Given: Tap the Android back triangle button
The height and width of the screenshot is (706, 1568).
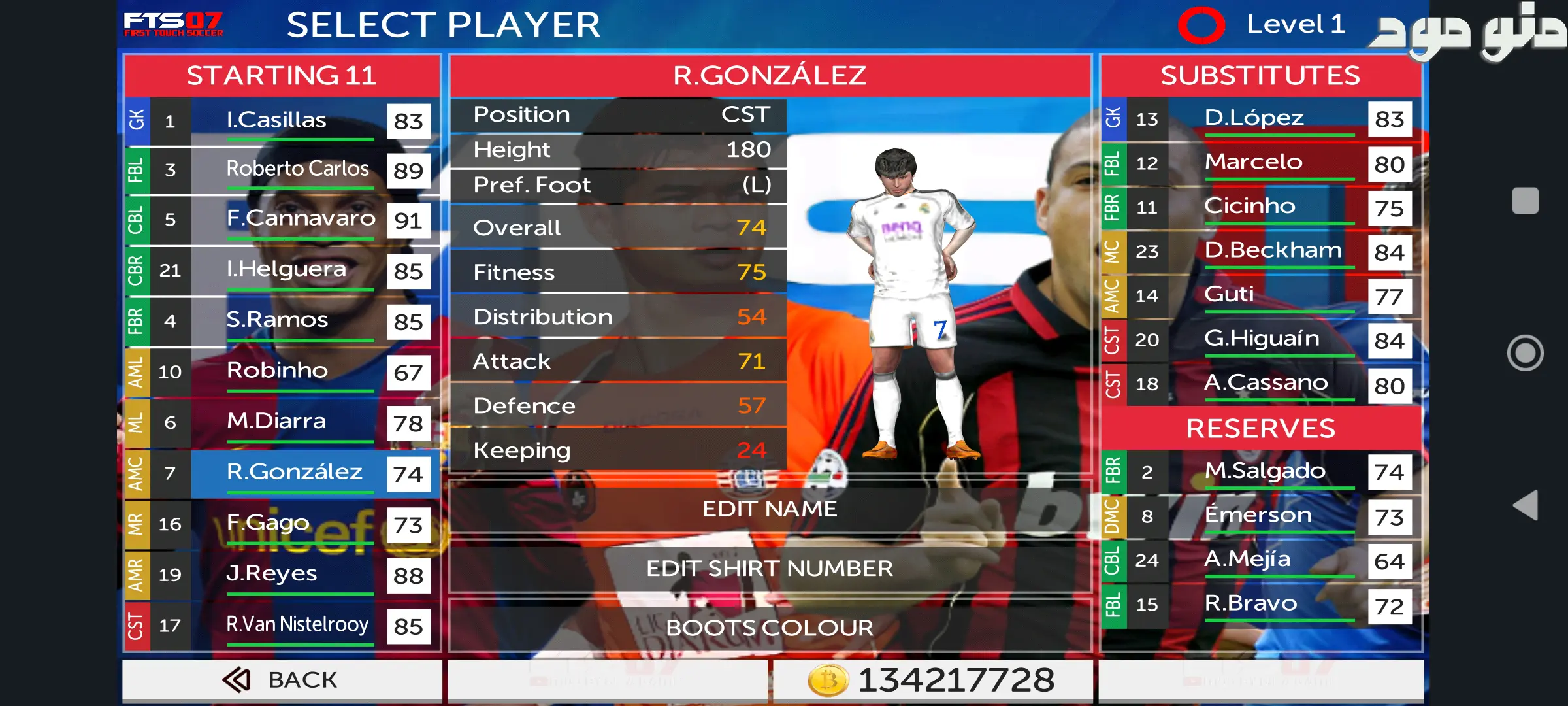Looking at the screenshot, I should [x=1525, y=505].
